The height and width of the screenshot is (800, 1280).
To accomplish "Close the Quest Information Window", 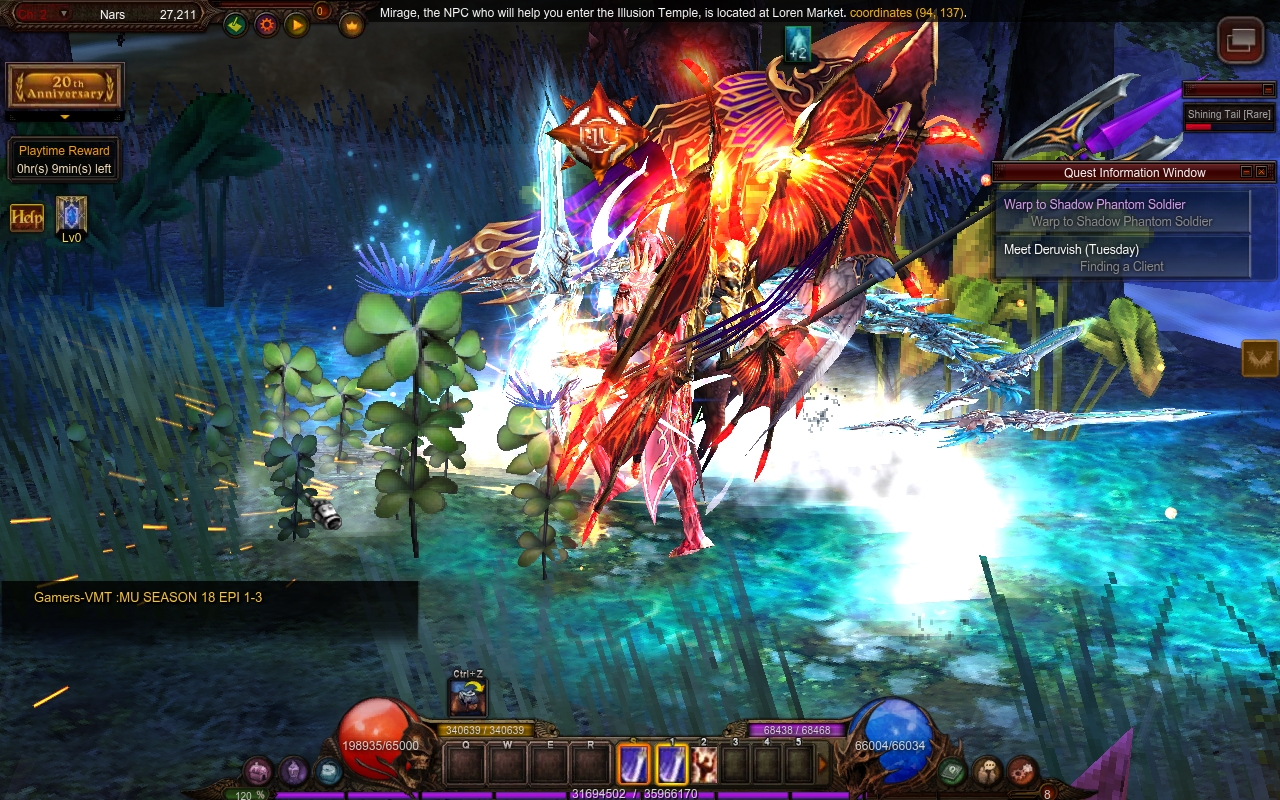I will coord(1261,172).
